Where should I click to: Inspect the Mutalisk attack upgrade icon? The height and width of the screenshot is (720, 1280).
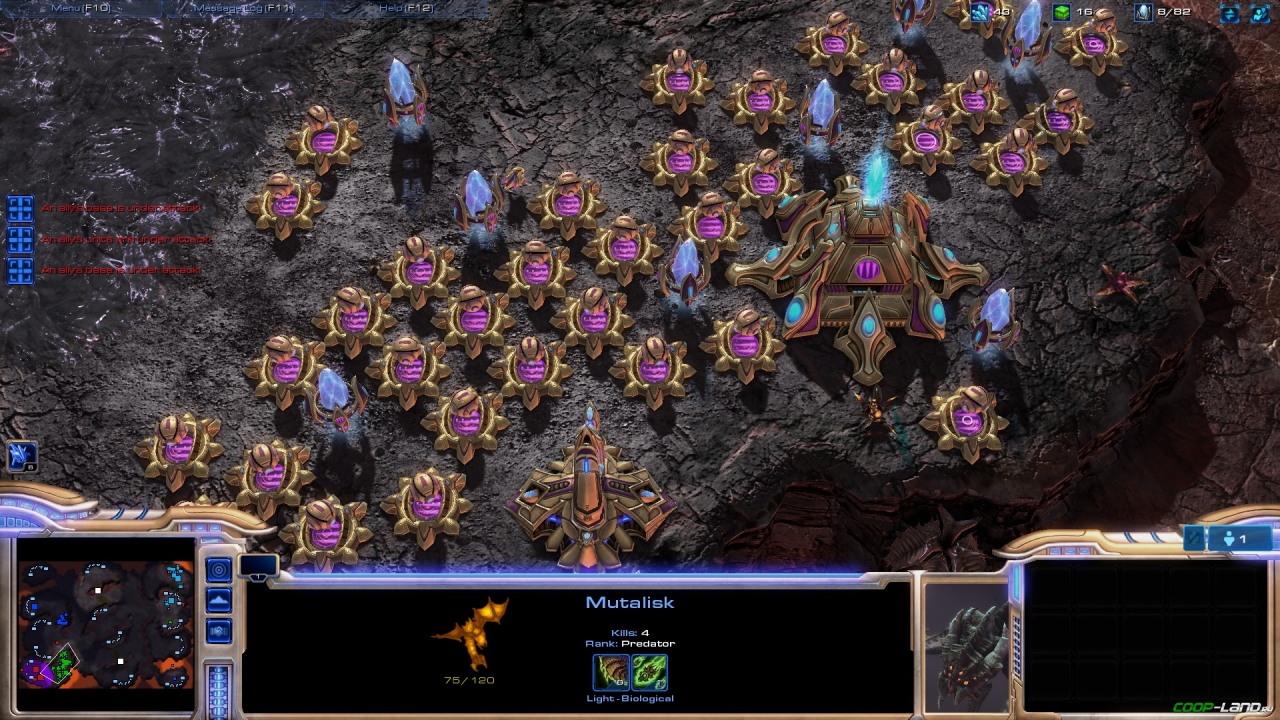[x=611, y=672]
